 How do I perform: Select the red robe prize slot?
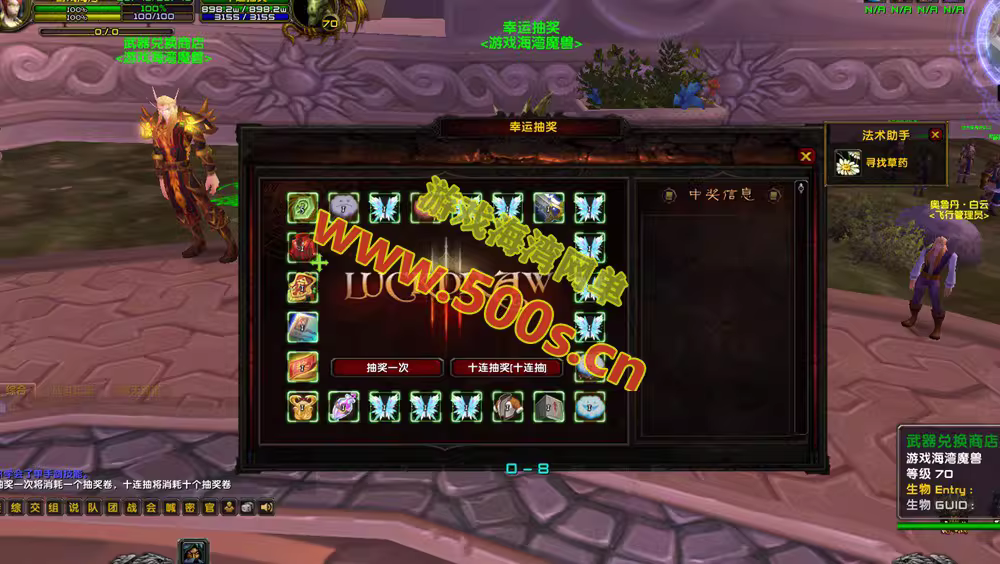pyautogui.click(x=302, y=245)
